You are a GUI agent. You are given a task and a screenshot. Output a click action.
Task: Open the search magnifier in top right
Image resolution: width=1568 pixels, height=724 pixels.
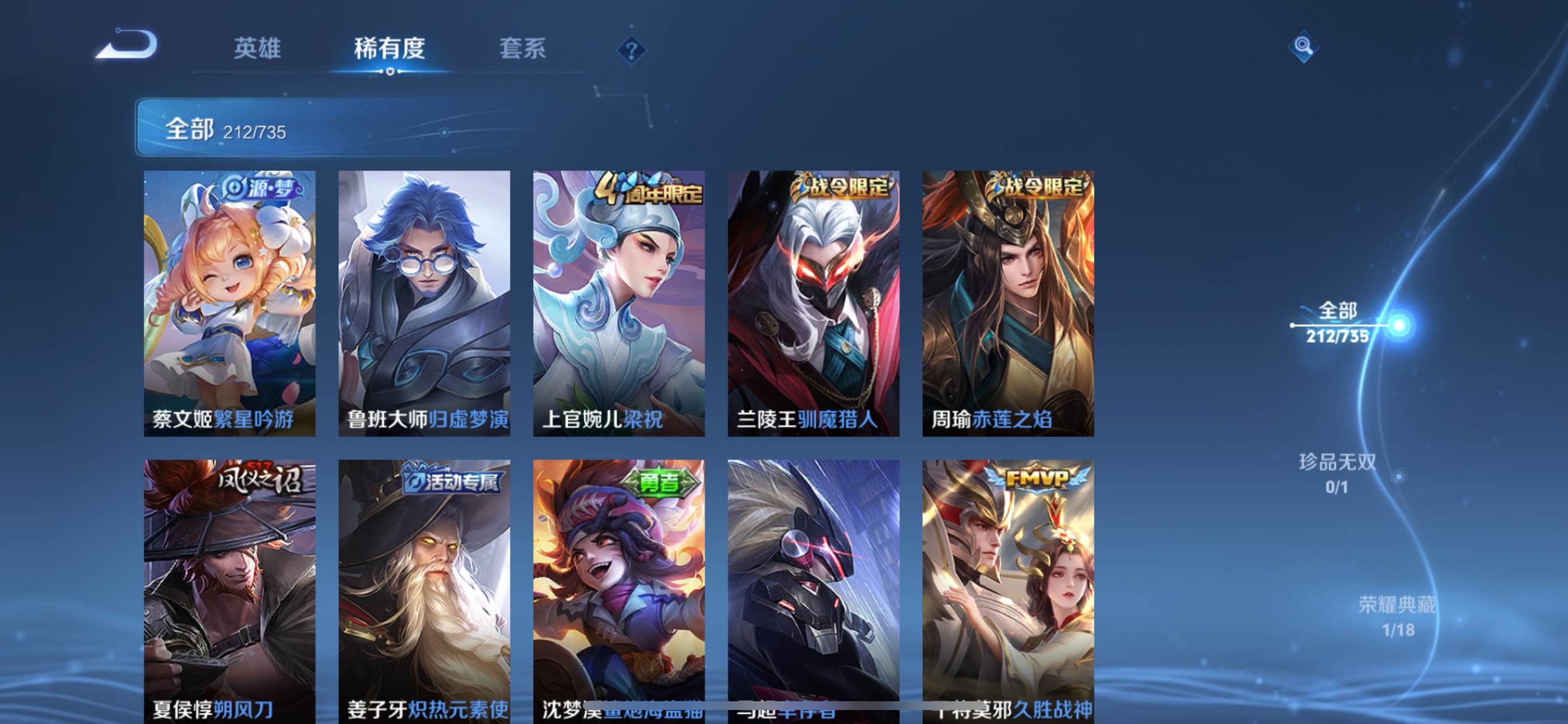pos(1303,46)
